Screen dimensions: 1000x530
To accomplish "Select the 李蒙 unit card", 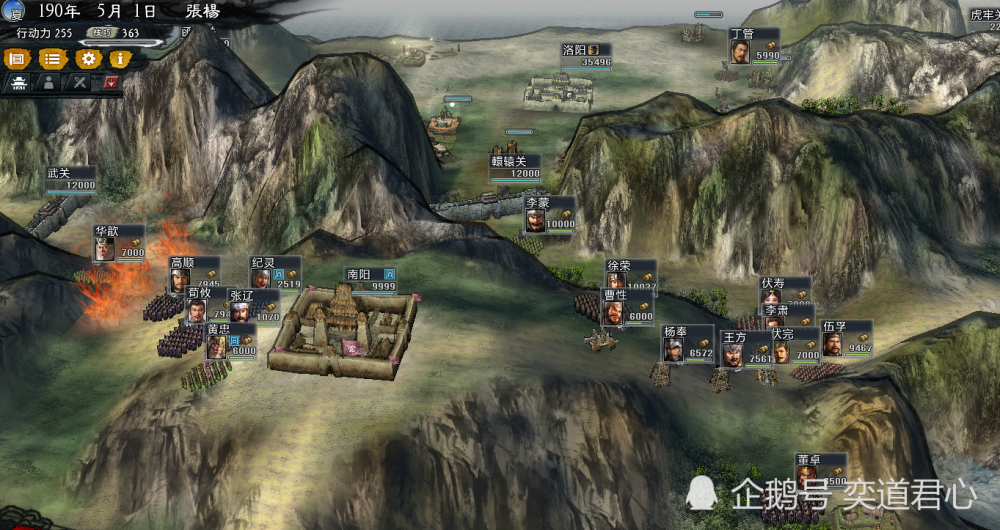I will tap(549, 213).
